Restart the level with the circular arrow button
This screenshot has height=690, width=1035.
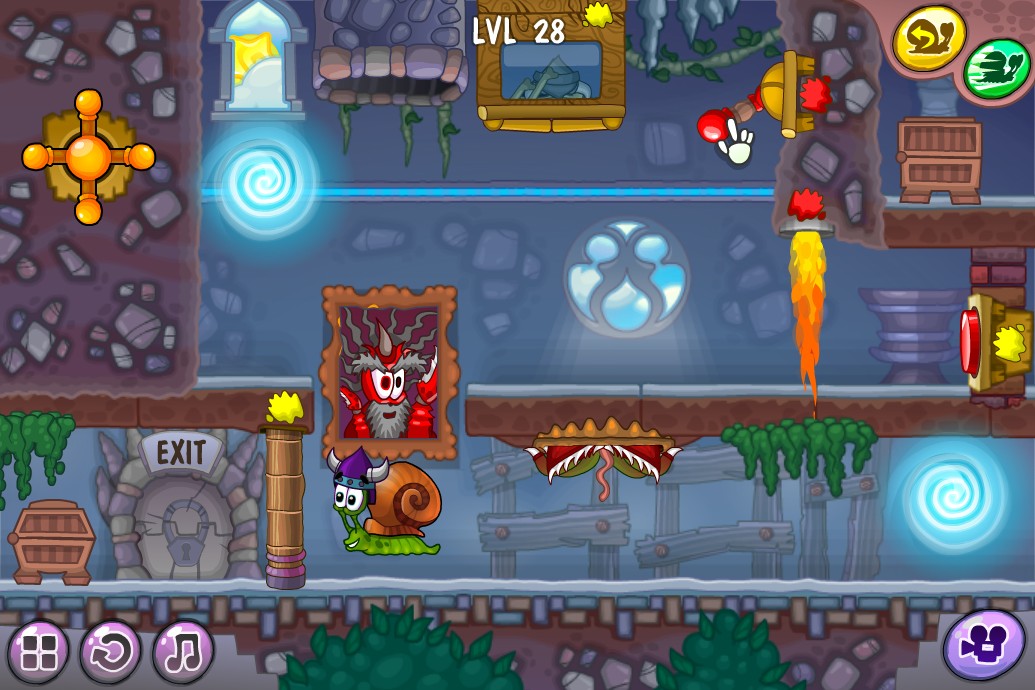tap(111, 651)
